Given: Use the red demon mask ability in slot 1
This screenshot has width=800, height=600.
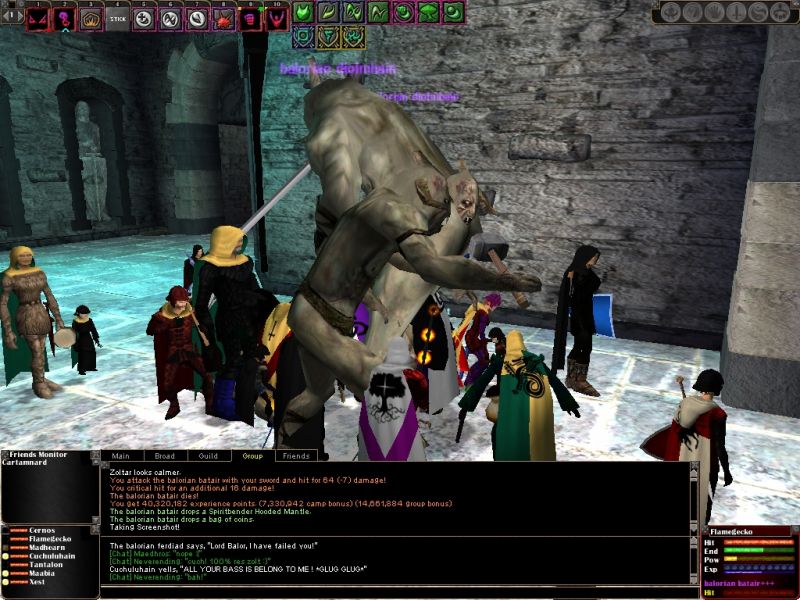Looking at the screenshot, I should [x=38, y=18].
